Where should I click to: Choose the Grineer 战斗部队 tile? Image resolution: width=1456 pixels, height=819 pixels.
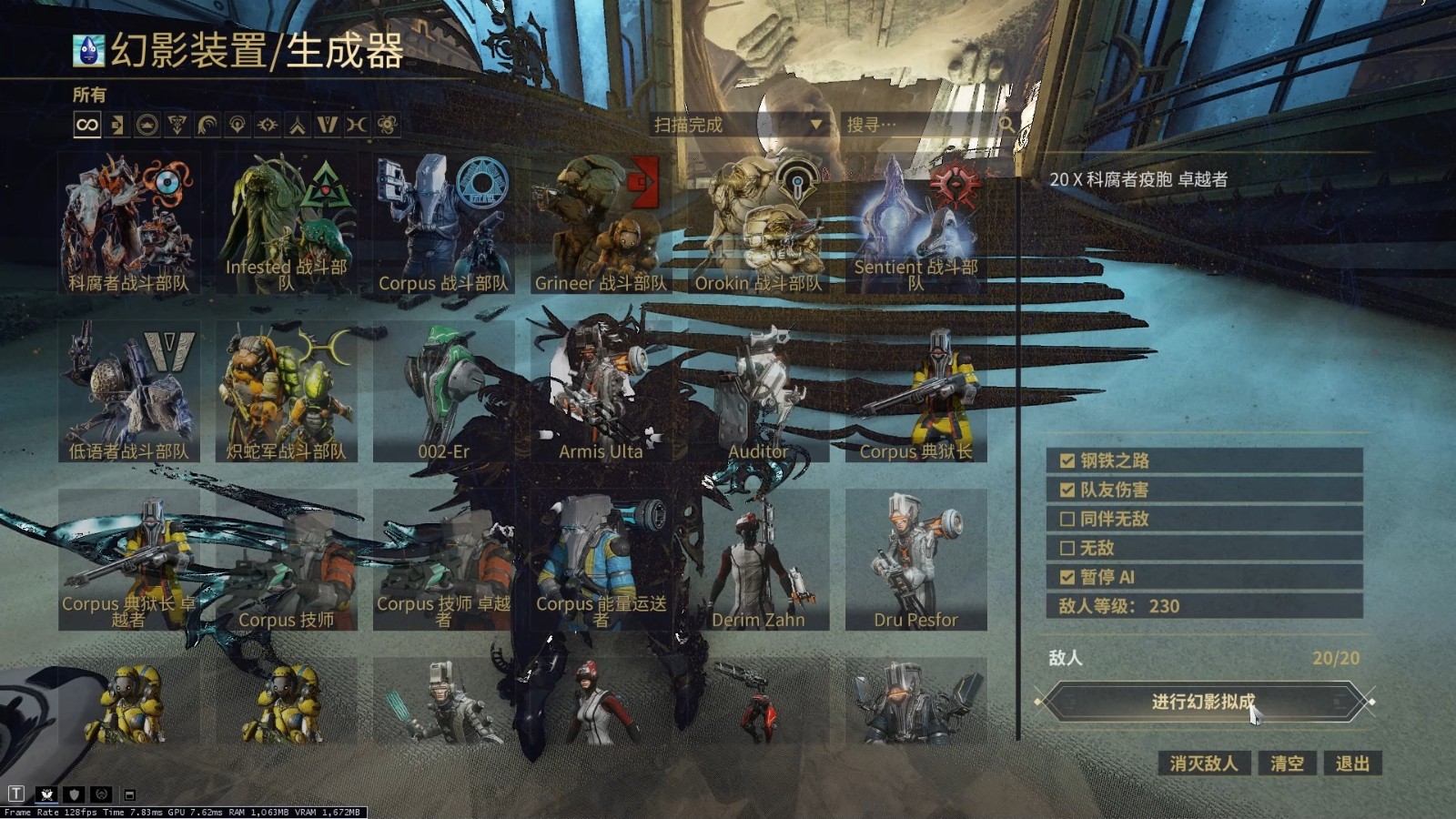601,223
